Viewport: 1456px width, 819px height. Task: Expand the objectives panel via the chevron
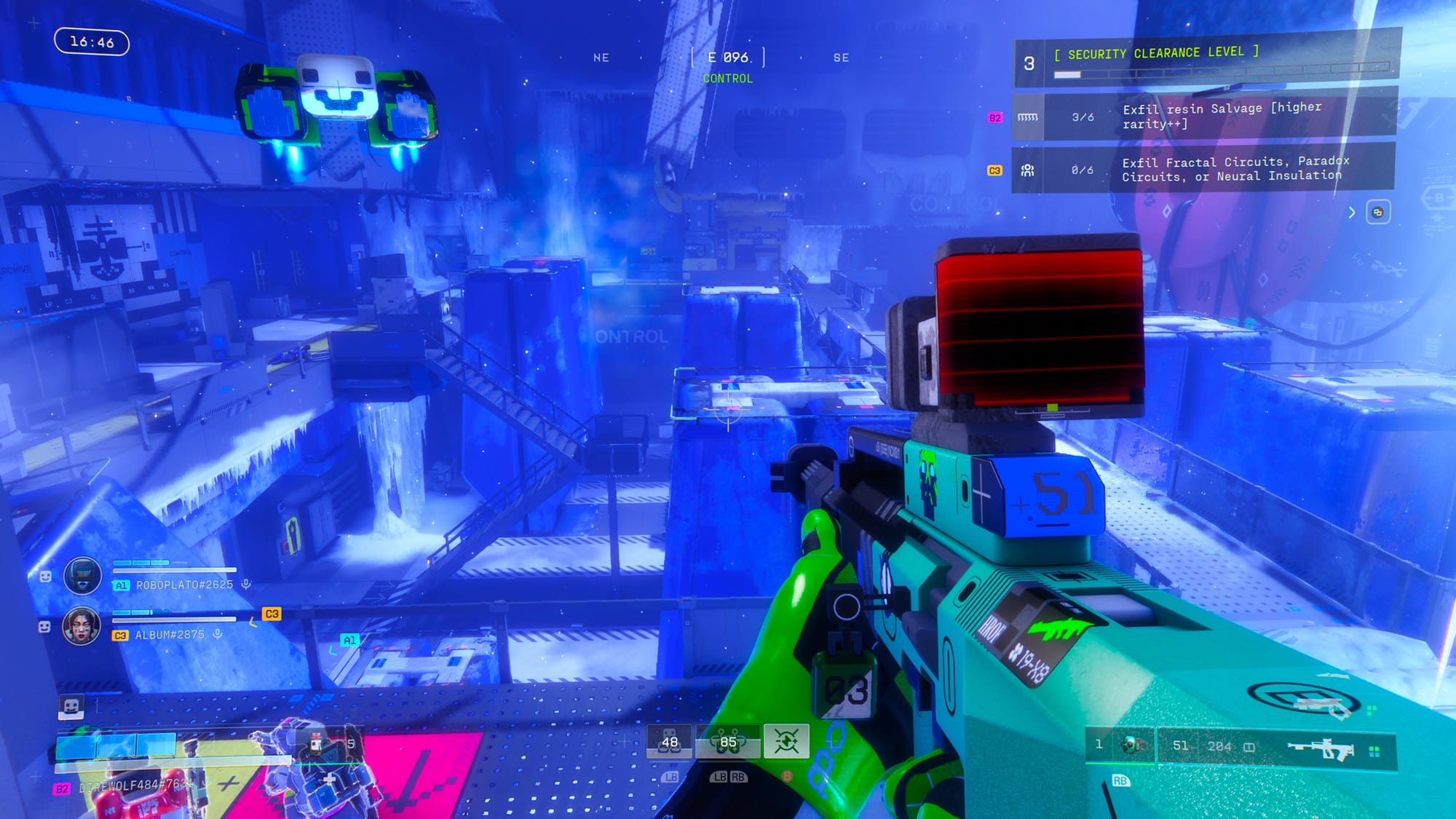tap(1352, 213)
